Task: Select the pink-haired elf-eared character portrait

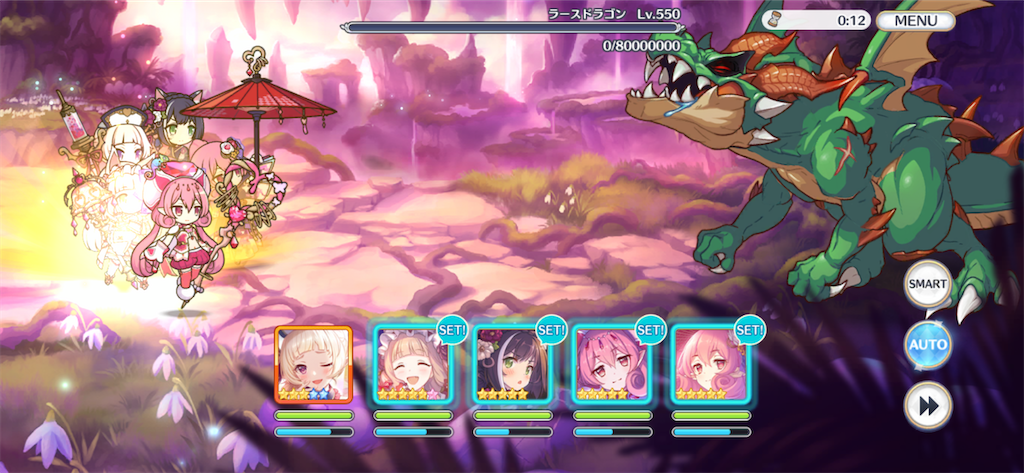Action: click(709, 364)
